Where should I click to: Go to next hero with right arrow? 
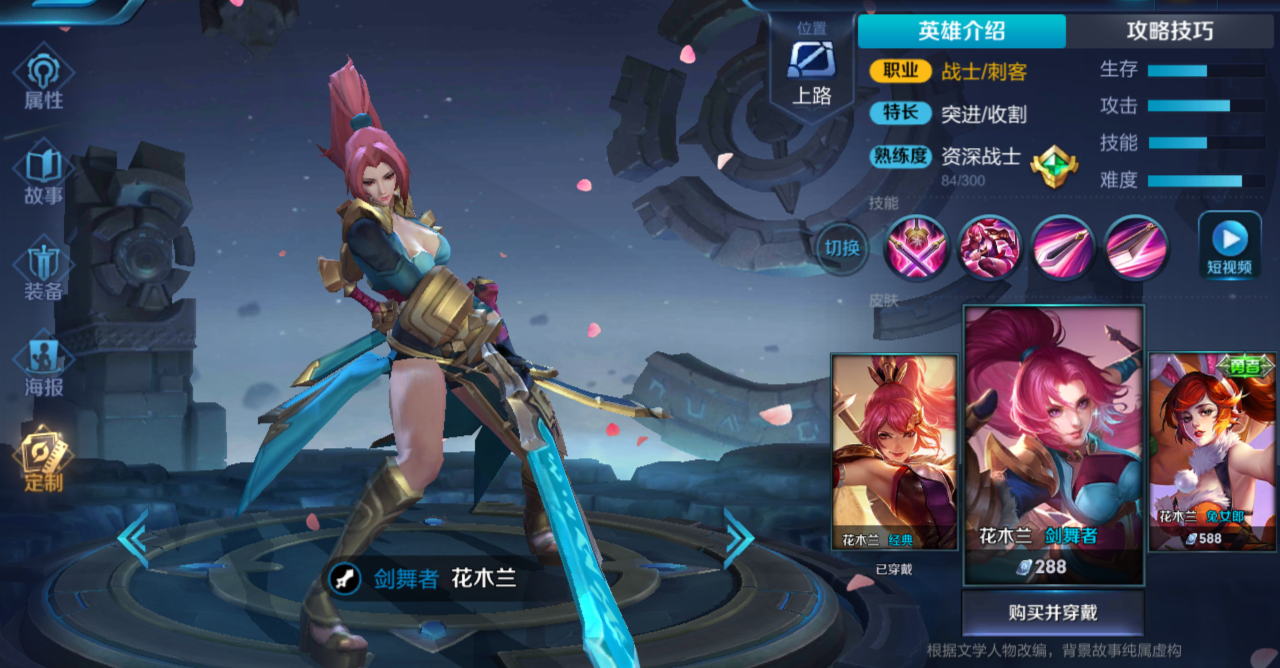click(x=738, y=538)
